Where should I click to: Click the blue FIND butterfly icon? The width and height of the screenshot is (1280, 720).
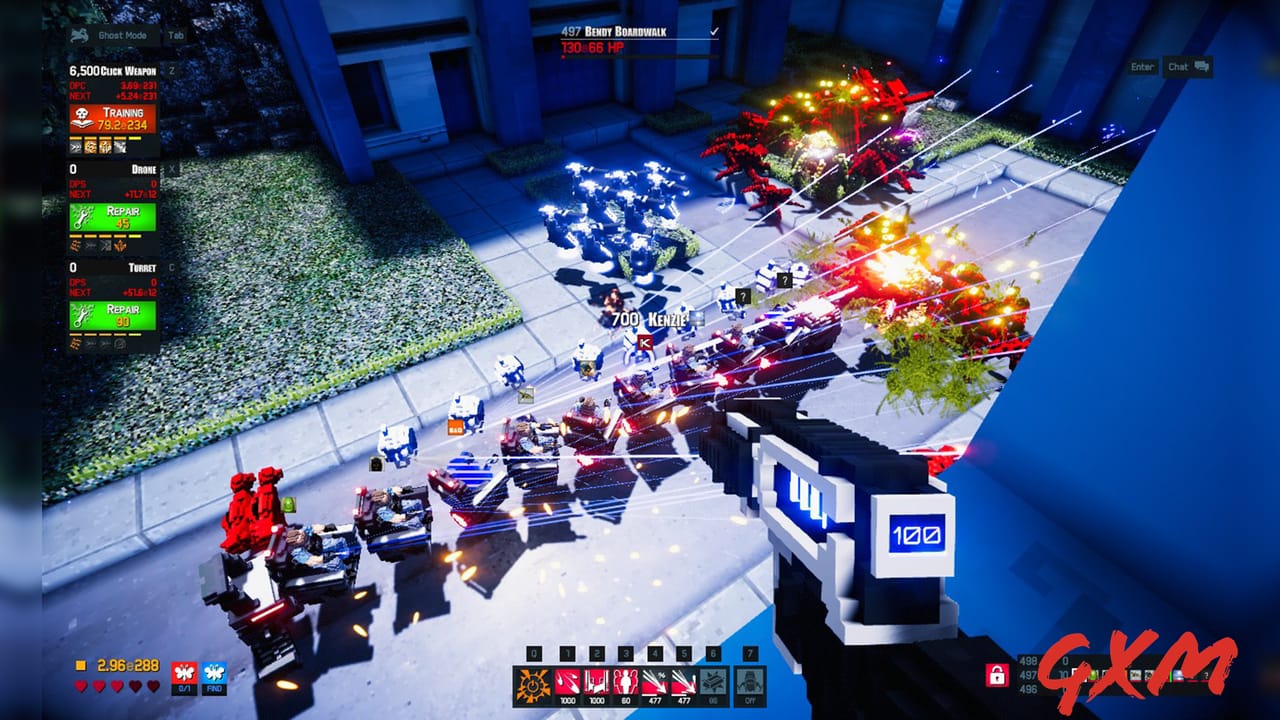214,672
